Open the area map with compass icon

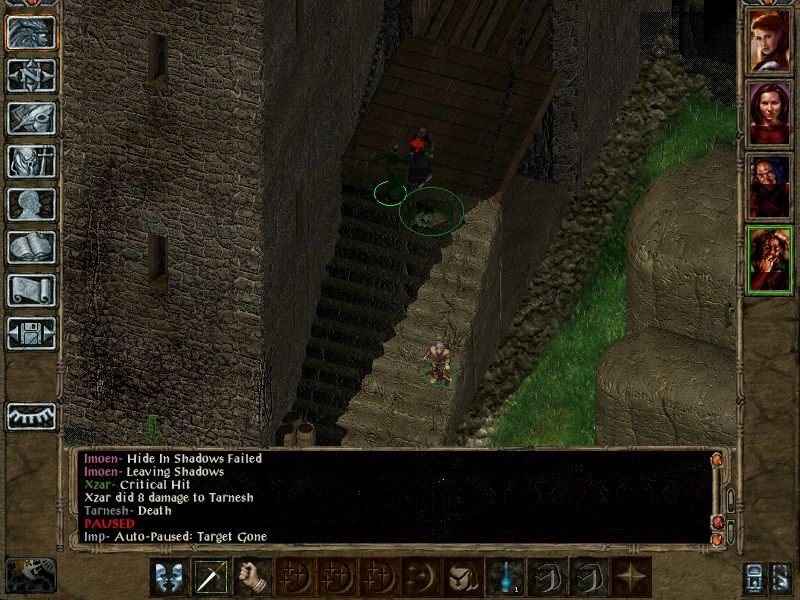click(x=31, y=75)
